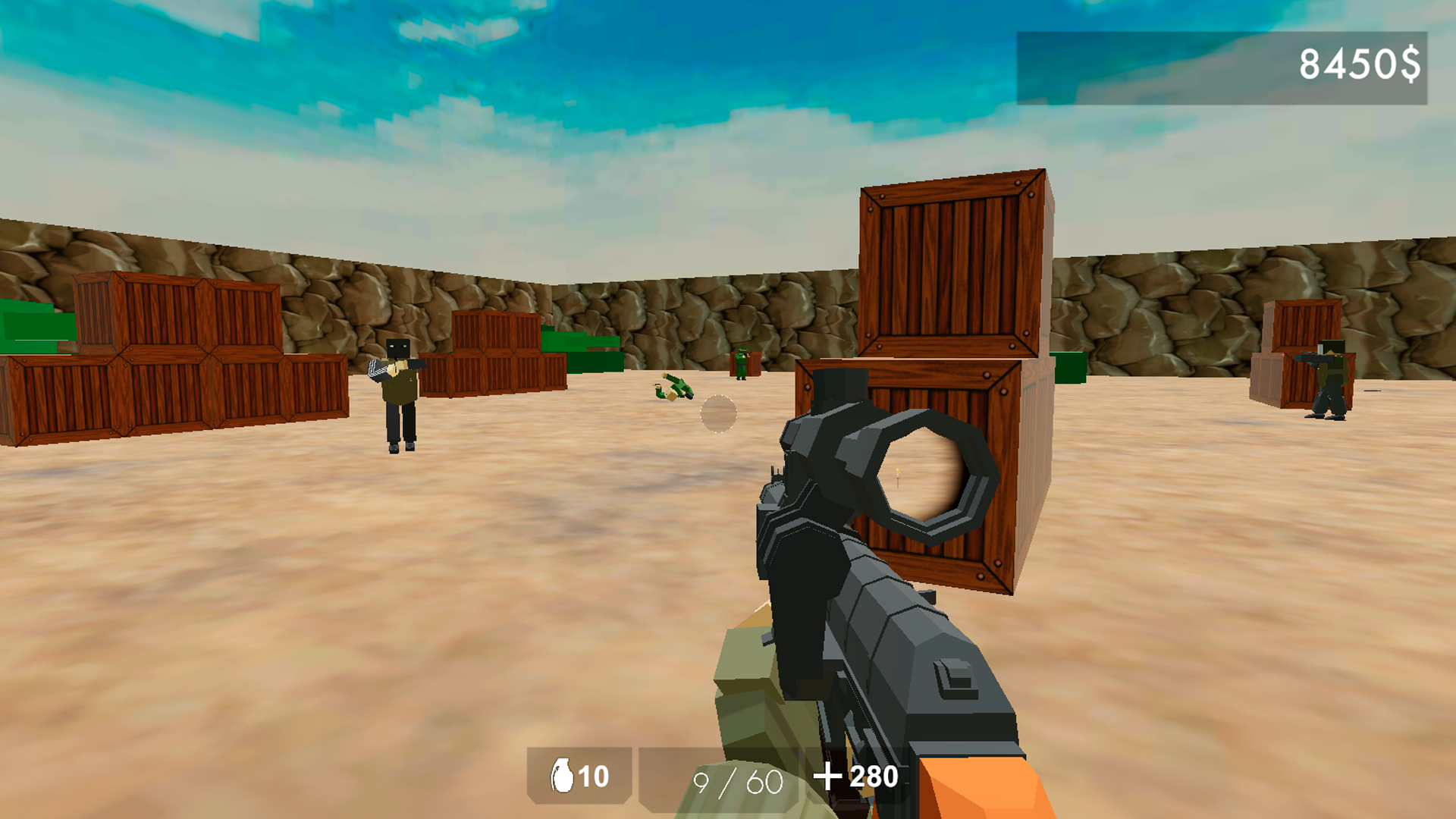1456x819 pixels.
Task: Click the plus icon beside reserve ammo
Action: point(830,777)
